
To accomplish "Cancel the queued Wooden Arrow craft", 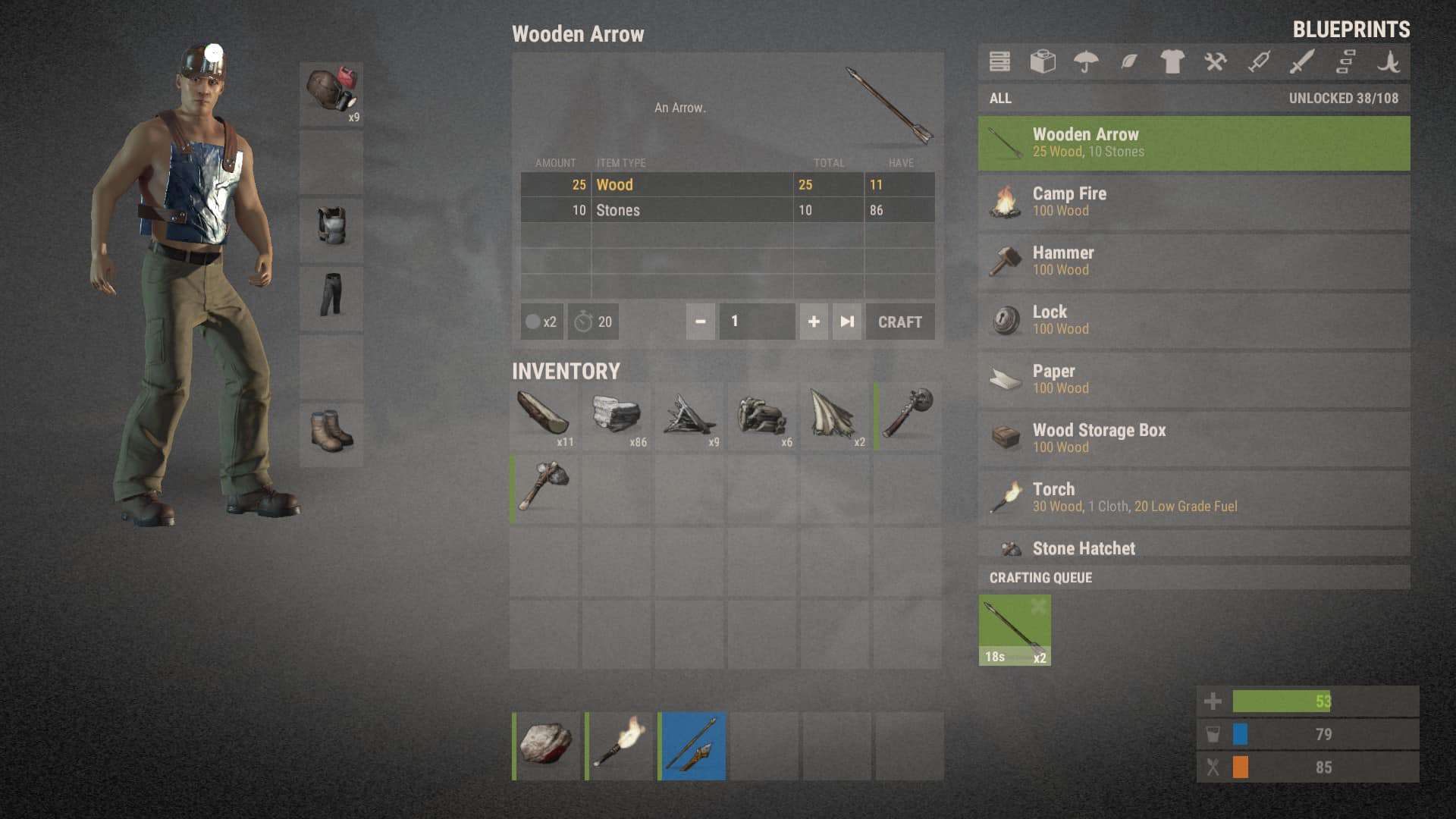I will pyautogui.click(x=1038, y=606).
